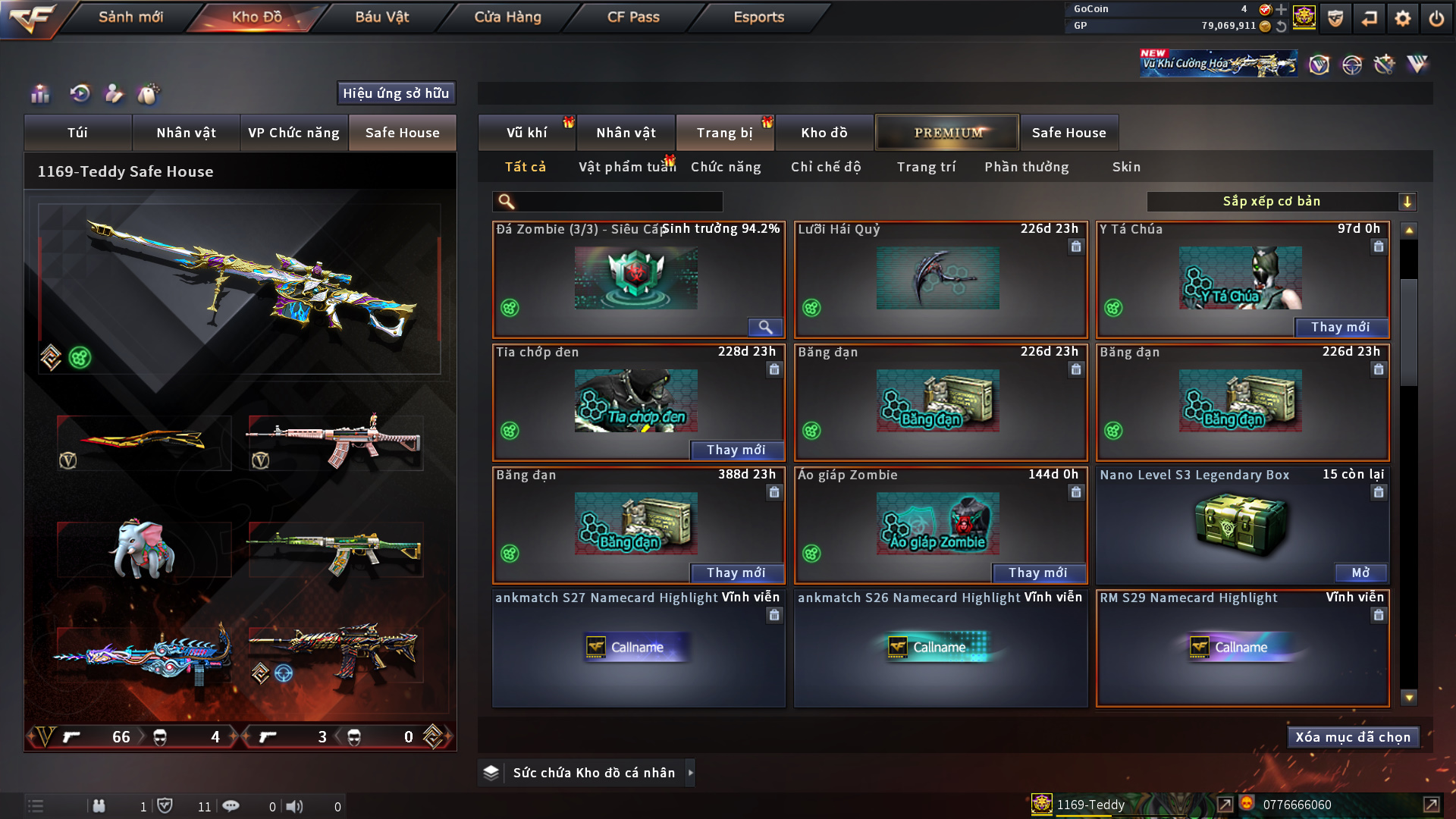The image size is (1456, 819).
Task: Expand Sức chứa Kho đồ cá nhân
Action: 690,773
